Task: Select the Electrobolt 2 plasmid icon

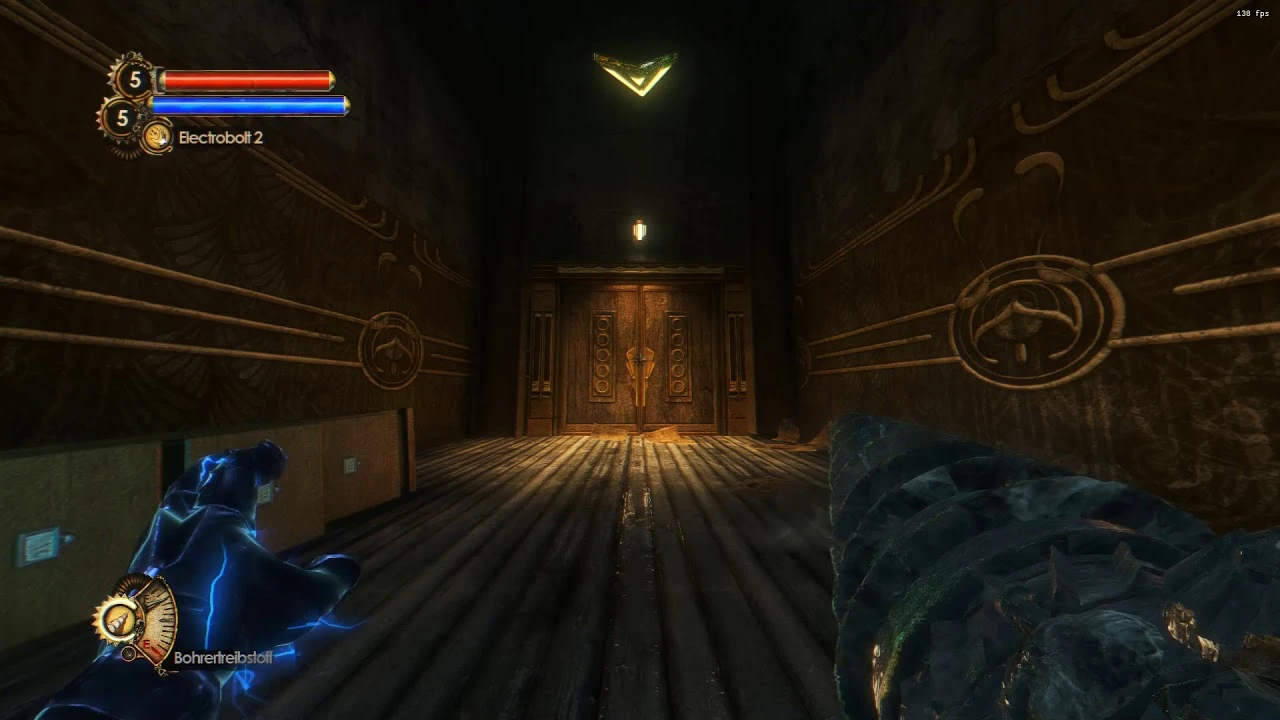Action: tap(157, 136)
